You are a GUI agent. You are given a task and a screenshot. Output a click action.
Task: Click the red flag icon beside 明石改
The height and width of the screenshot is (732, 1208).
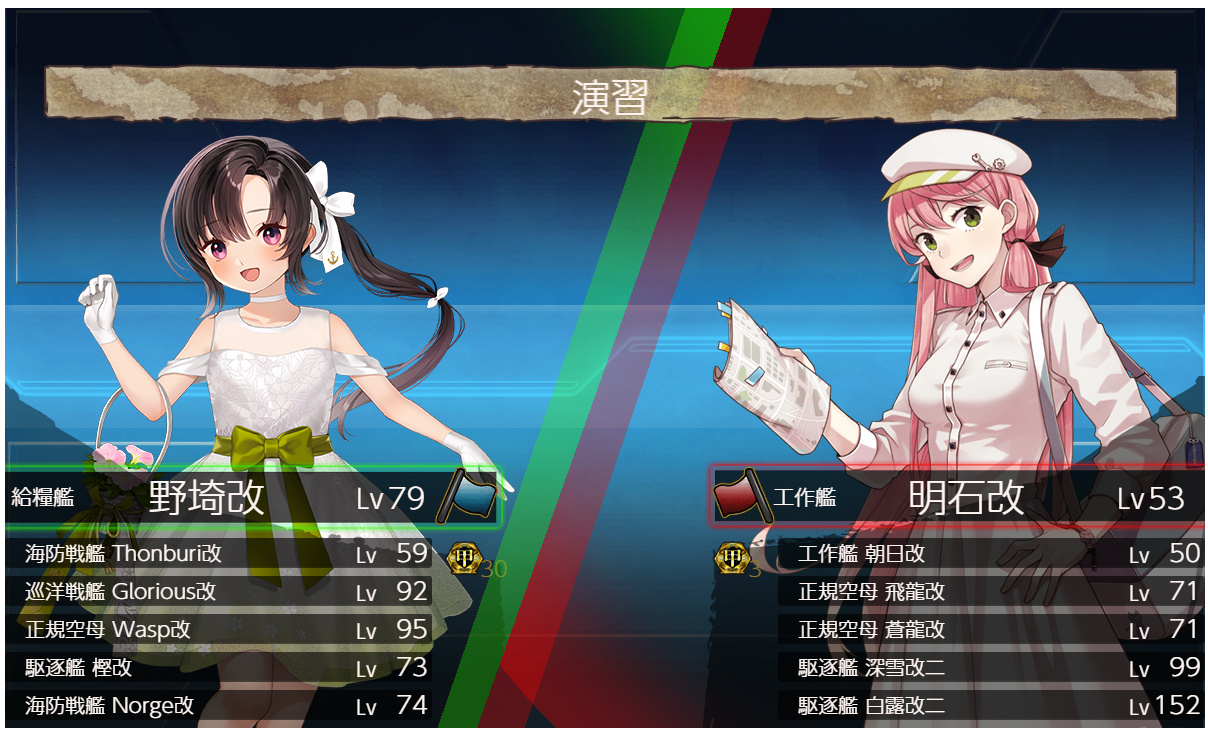[741, 495]
